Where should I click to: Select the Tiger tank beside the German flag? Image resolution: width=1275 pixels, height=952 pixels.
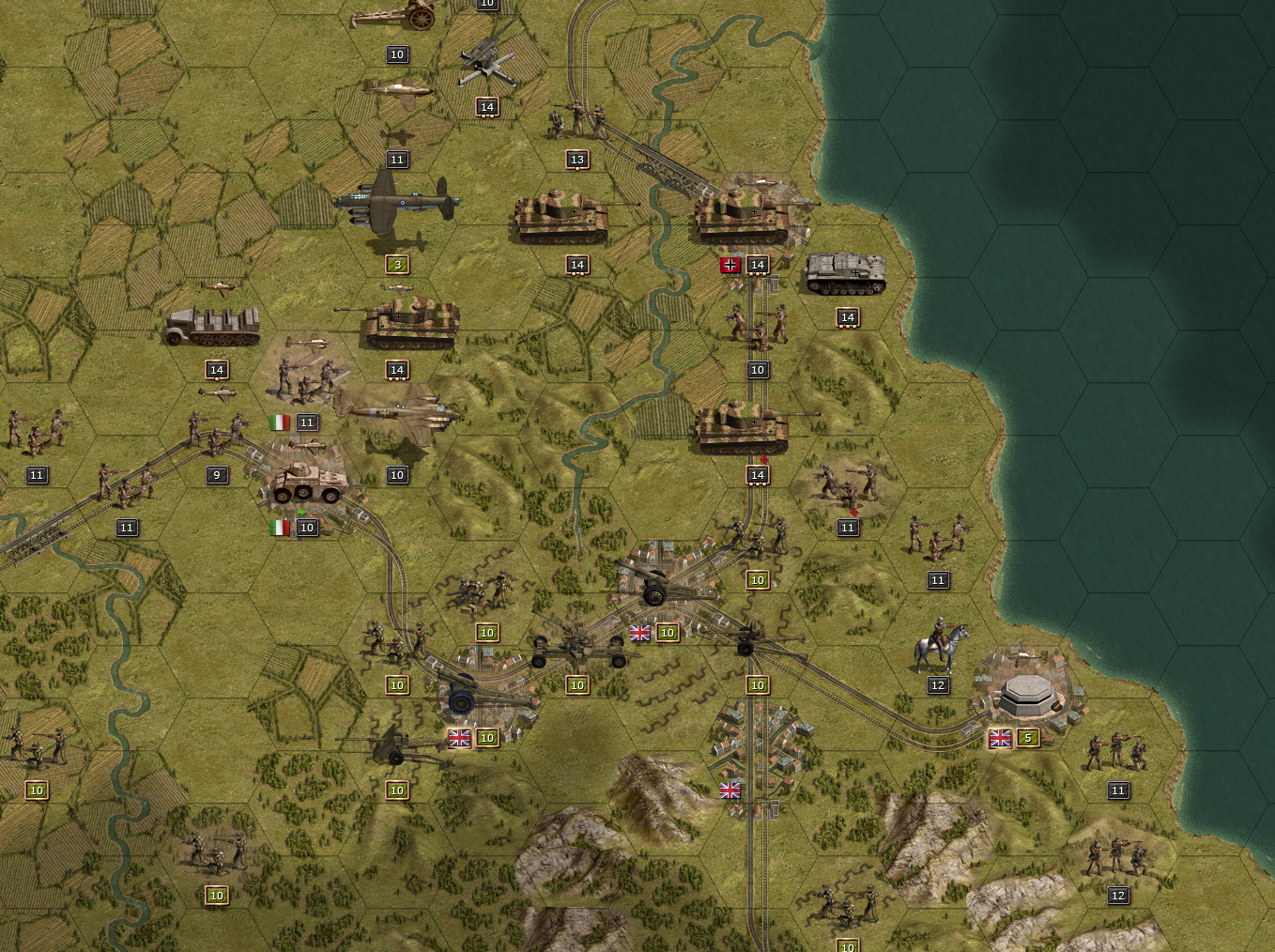pyautogui.click(x=744, y=219)
